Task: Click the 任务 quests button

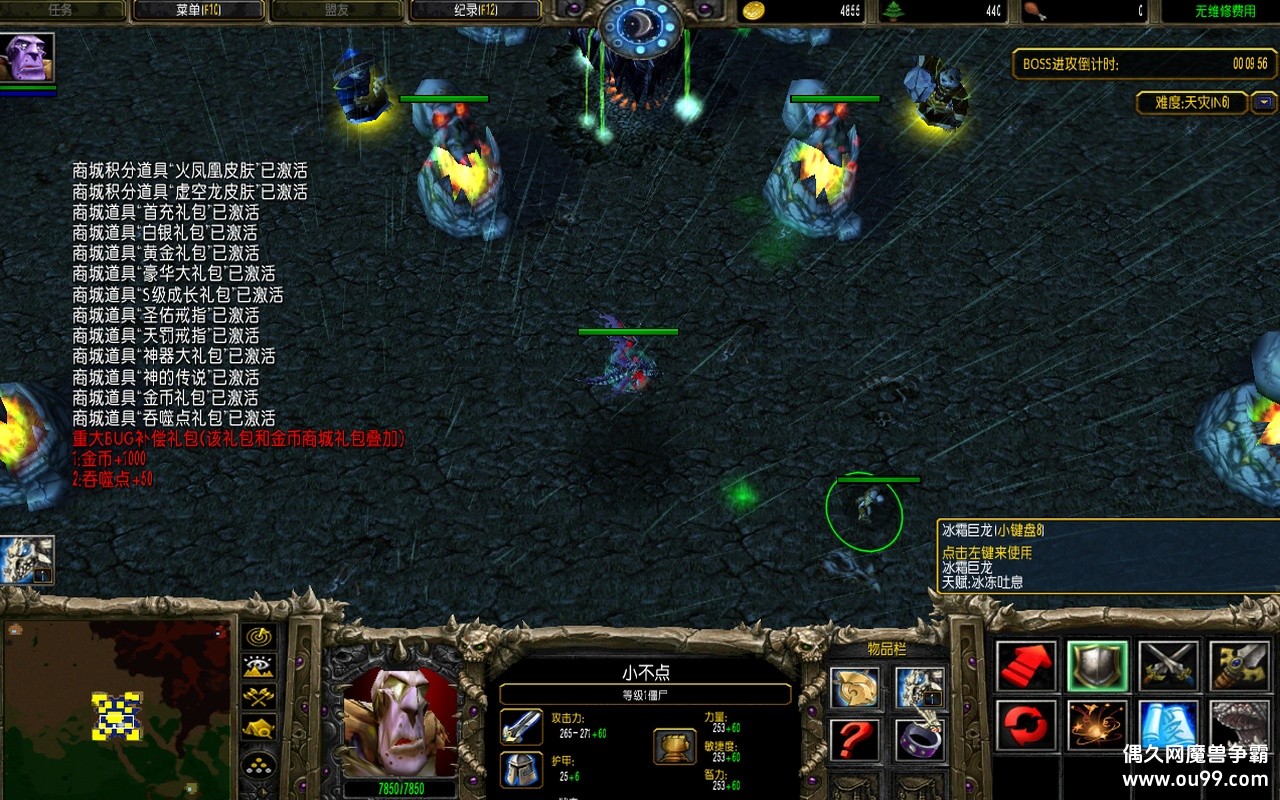Action: (x=62, y=11)
